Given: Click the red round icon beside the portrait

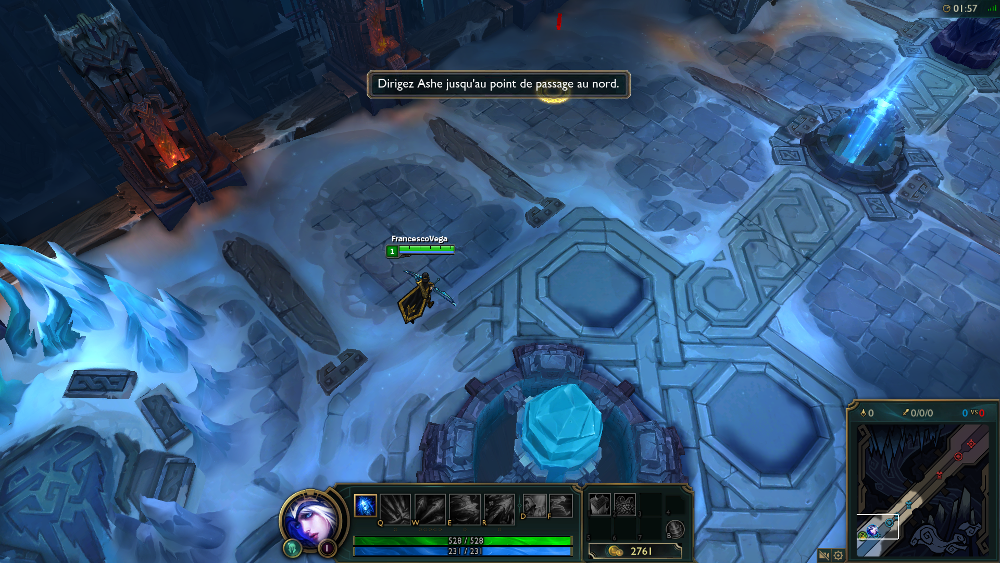Looking at the screenshot, I should point(326,547).
